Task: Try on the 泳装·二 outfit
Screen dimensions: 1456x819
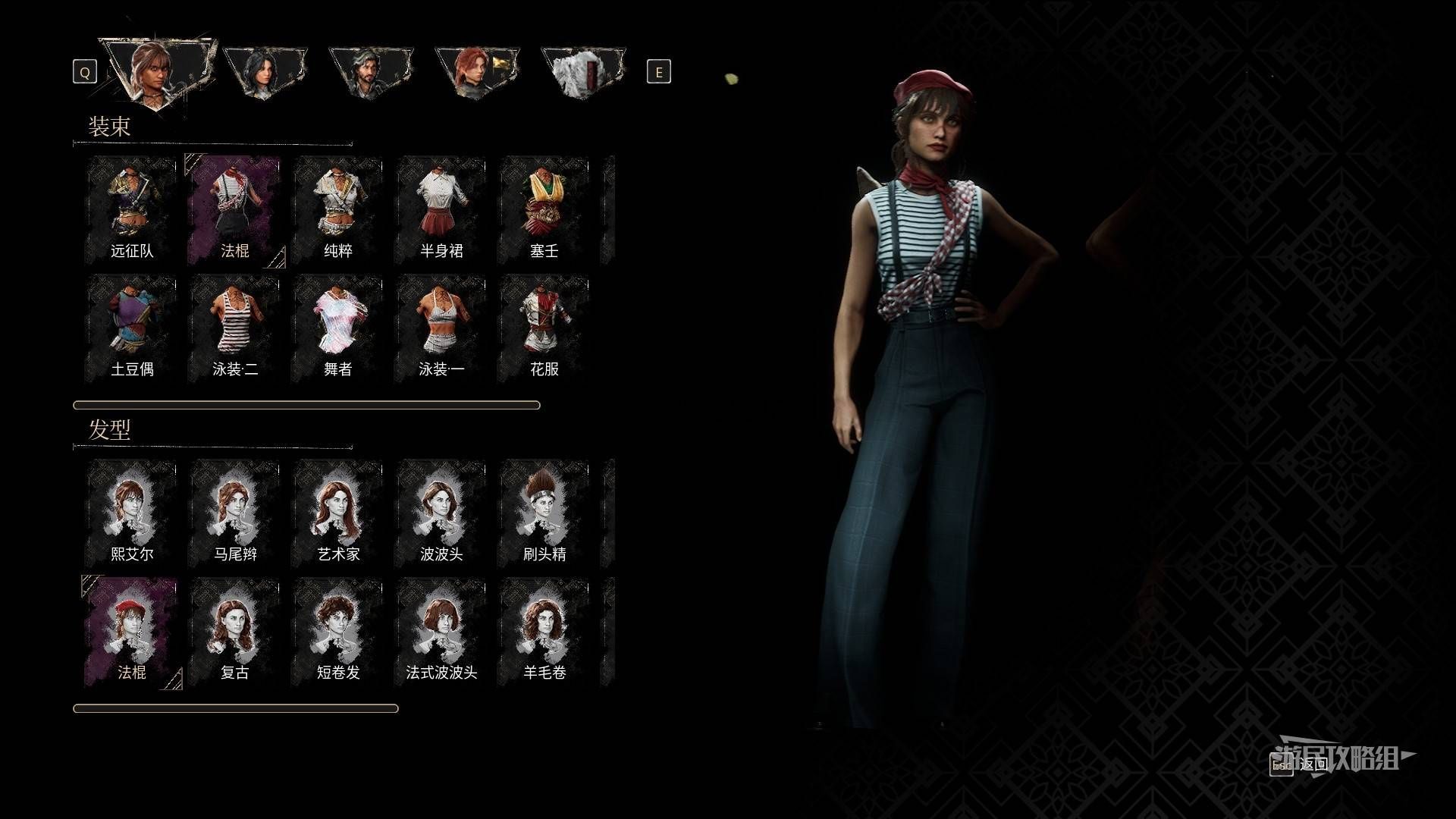Action: 235,328
